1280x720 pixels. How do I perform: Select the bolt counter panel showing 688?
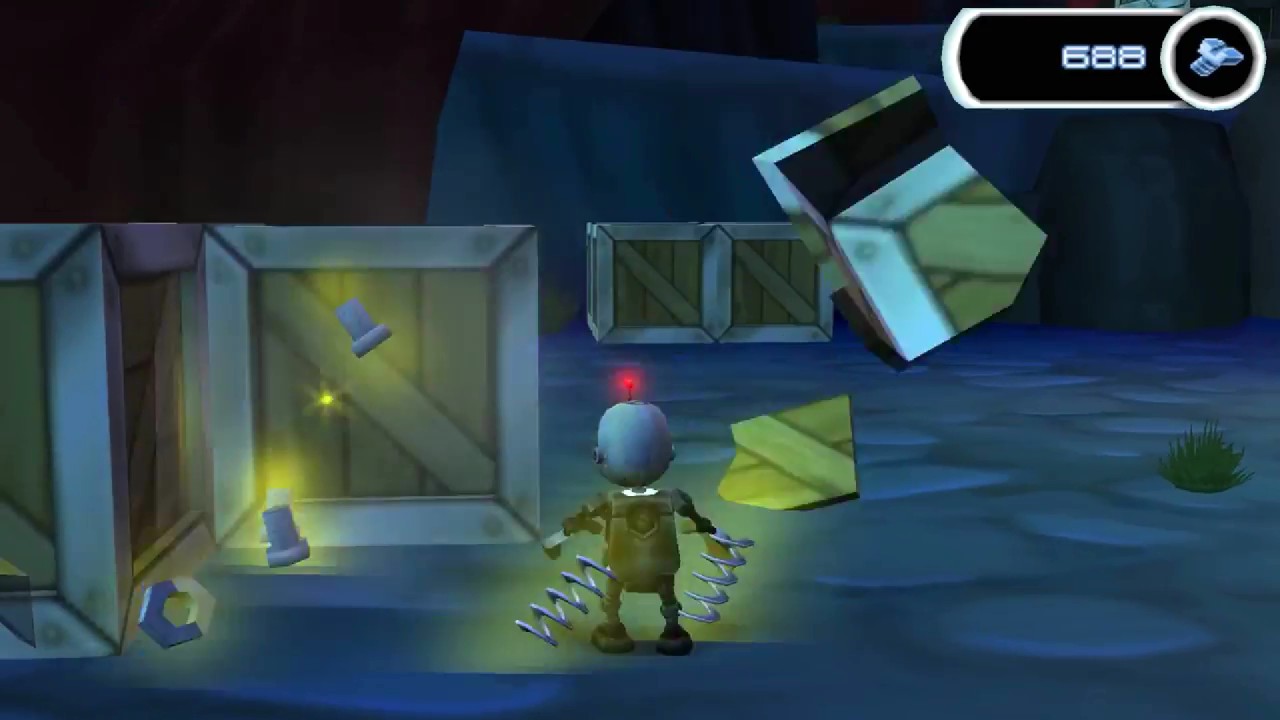coord(1090,57)
